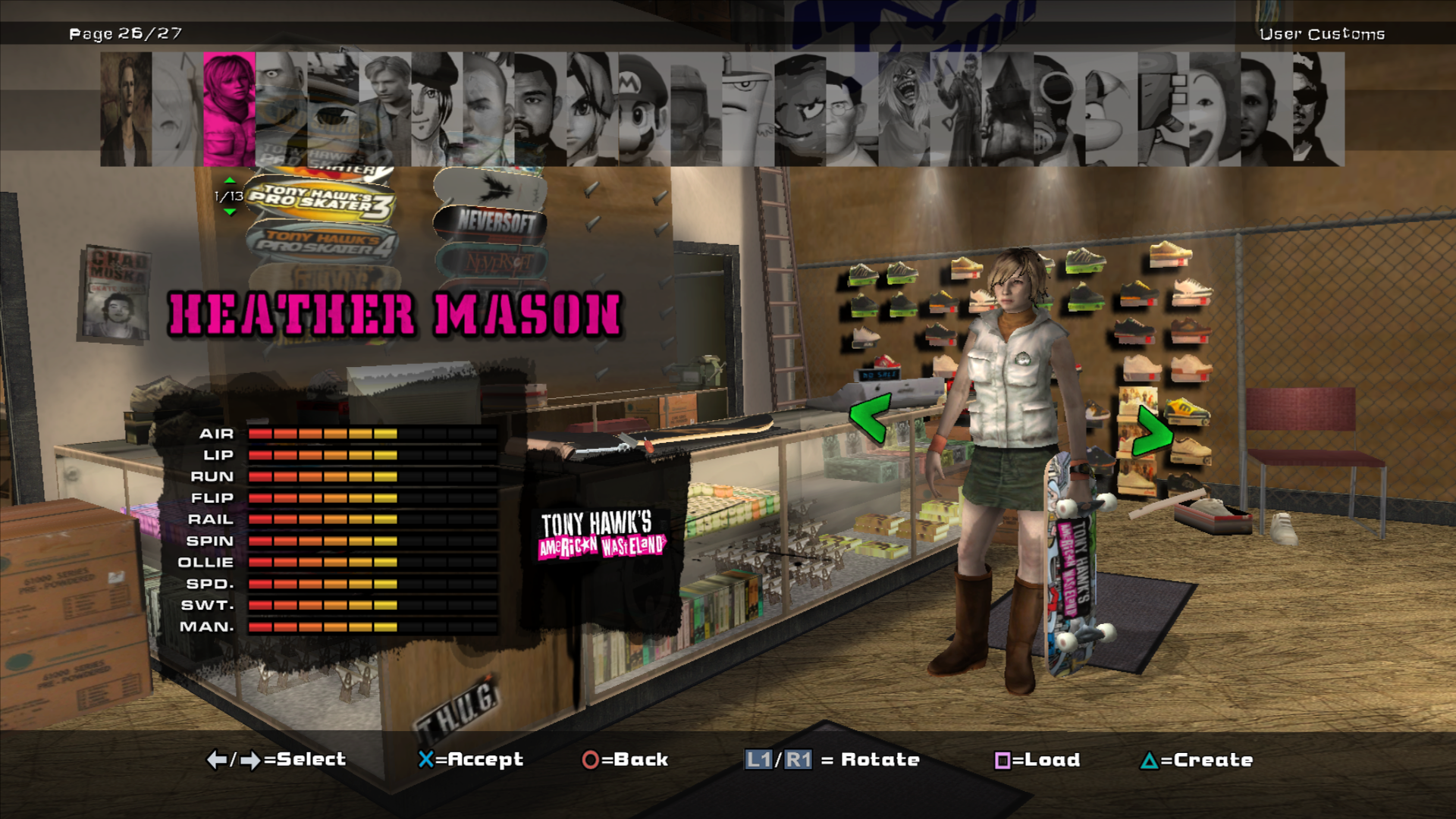Click the small green up arrow above 1/13
The width and height of the screenshot is (1456, 819).
230,180
